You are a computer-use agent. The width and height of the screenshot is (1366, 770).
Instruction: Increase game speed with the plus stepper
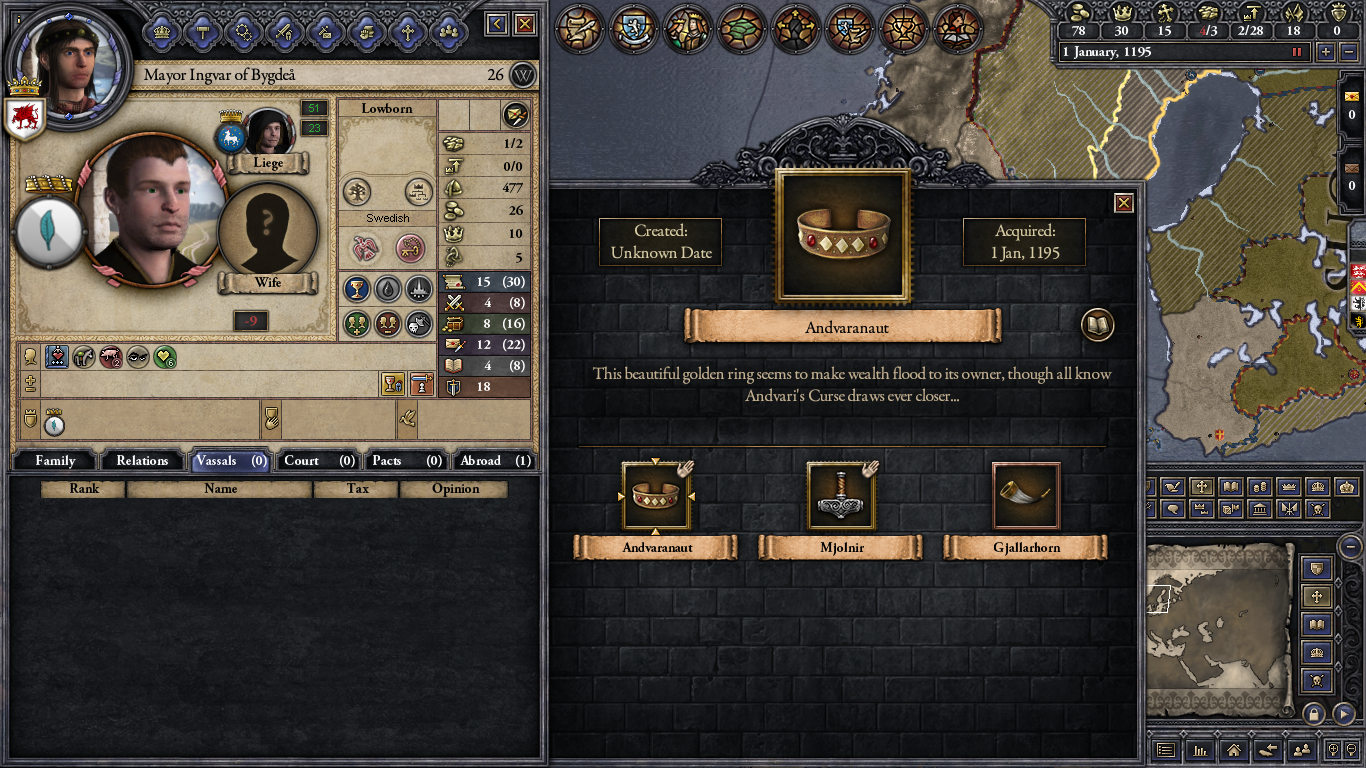tap(1326, 52)
